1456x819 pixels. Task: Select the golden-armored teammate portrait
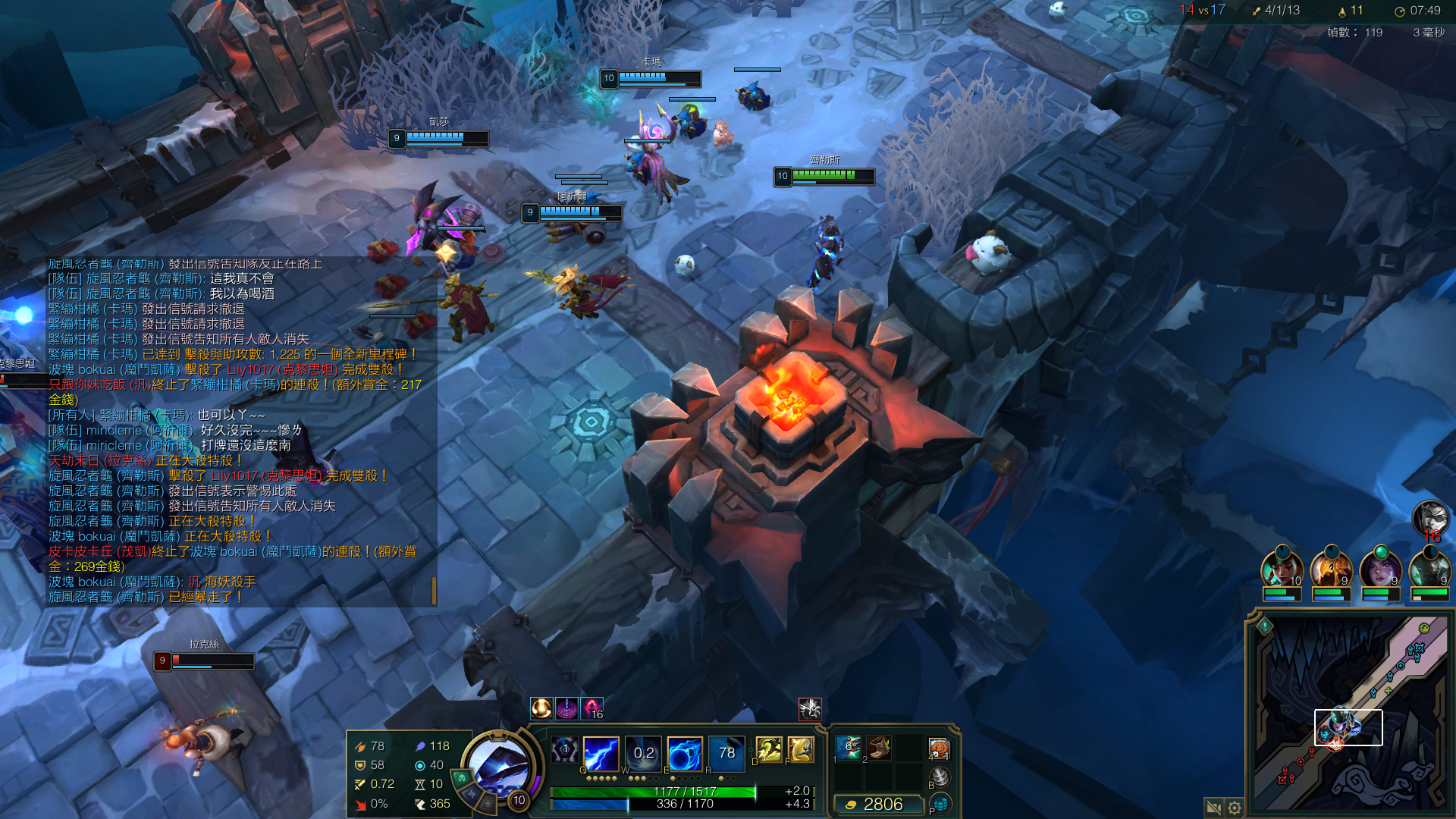pyautogui.click(x=1331, y=569)
